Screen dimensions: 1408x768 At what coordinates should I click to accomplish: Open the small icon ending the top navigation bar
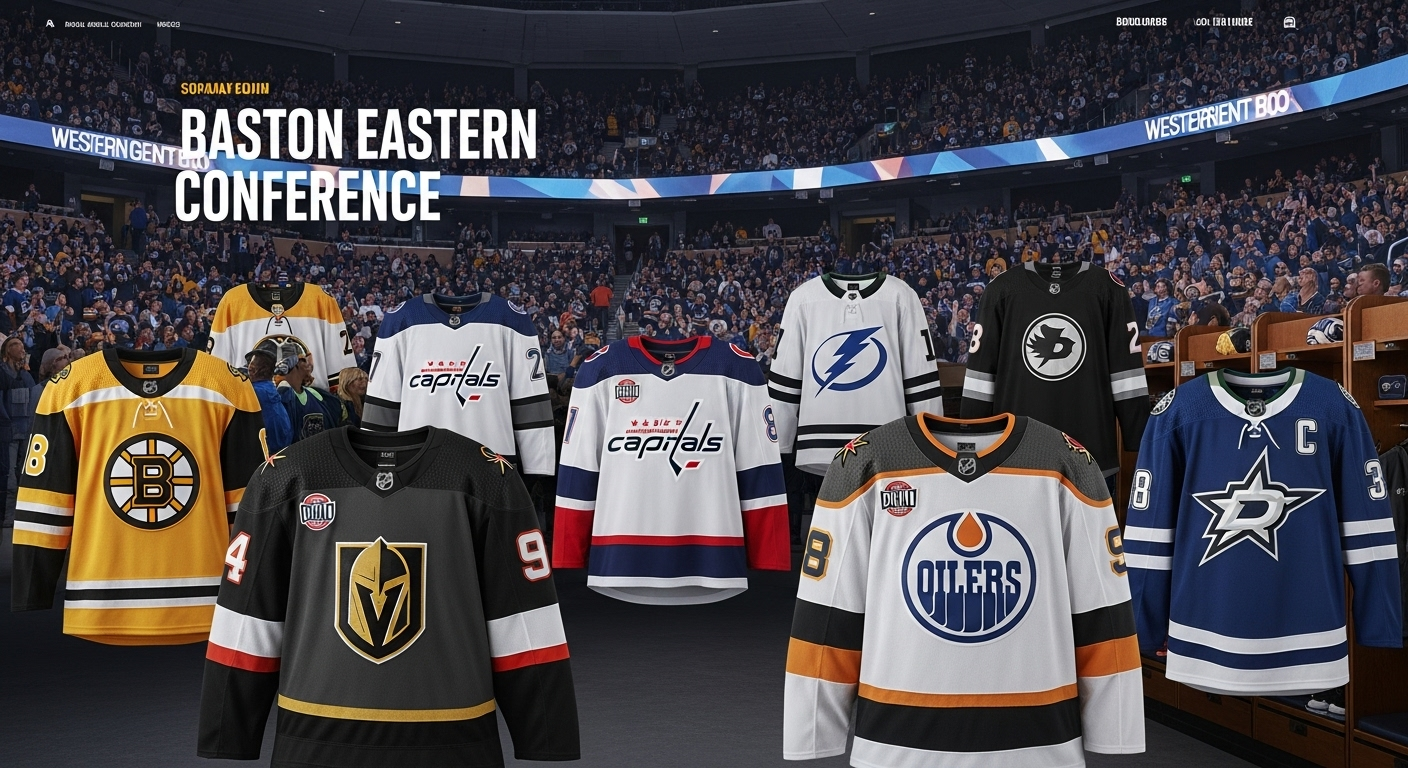pos(1289,22)
